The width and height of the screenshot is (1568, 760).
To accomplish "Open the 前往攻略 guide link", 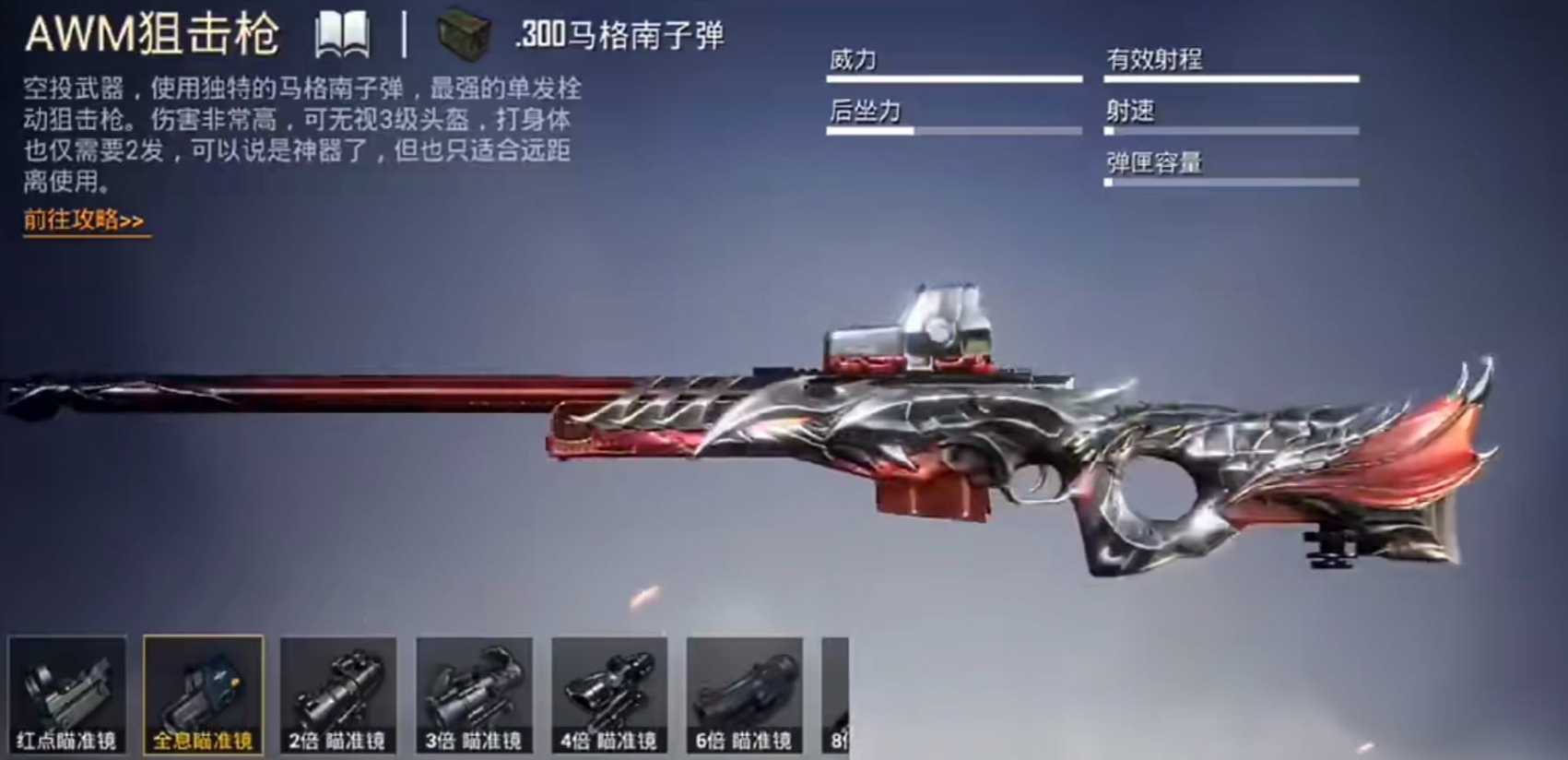I will tap(83, 220).
